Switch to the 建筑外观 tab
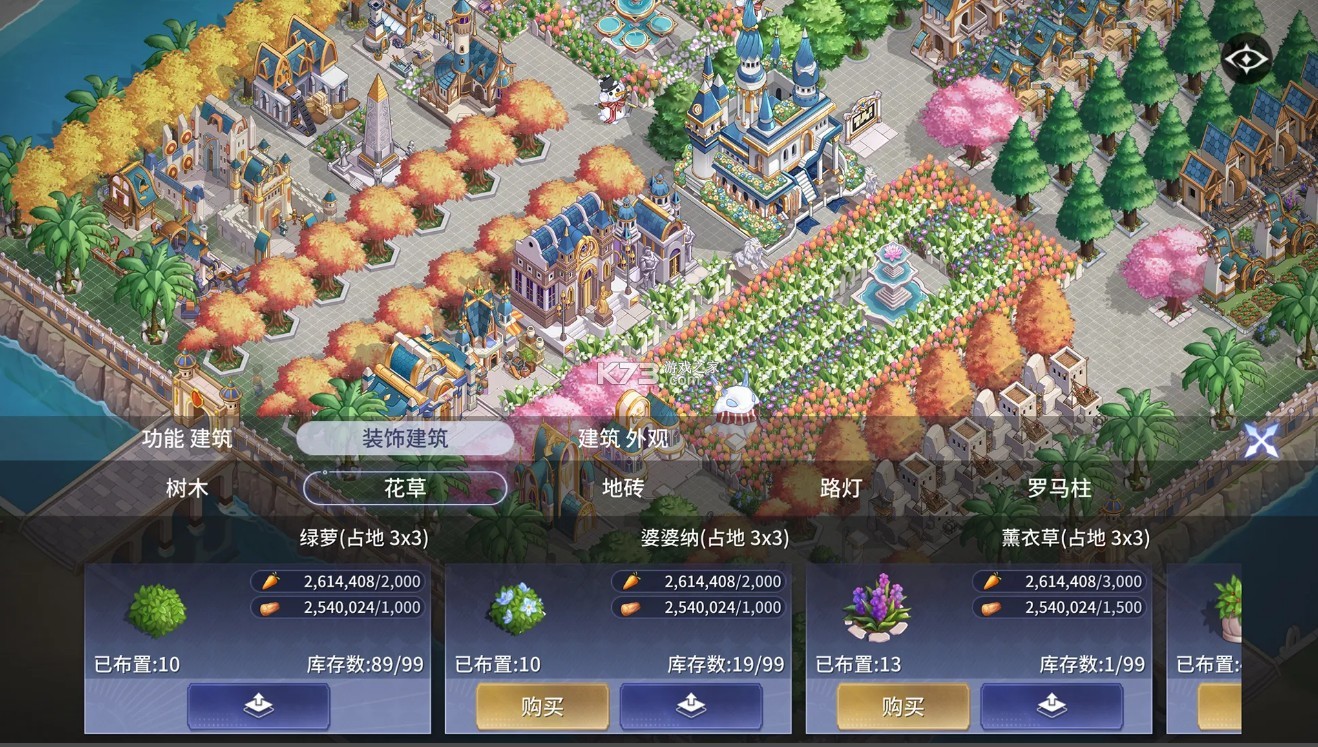The height and width of the screenshot is (747, 1318). point(624,438)
